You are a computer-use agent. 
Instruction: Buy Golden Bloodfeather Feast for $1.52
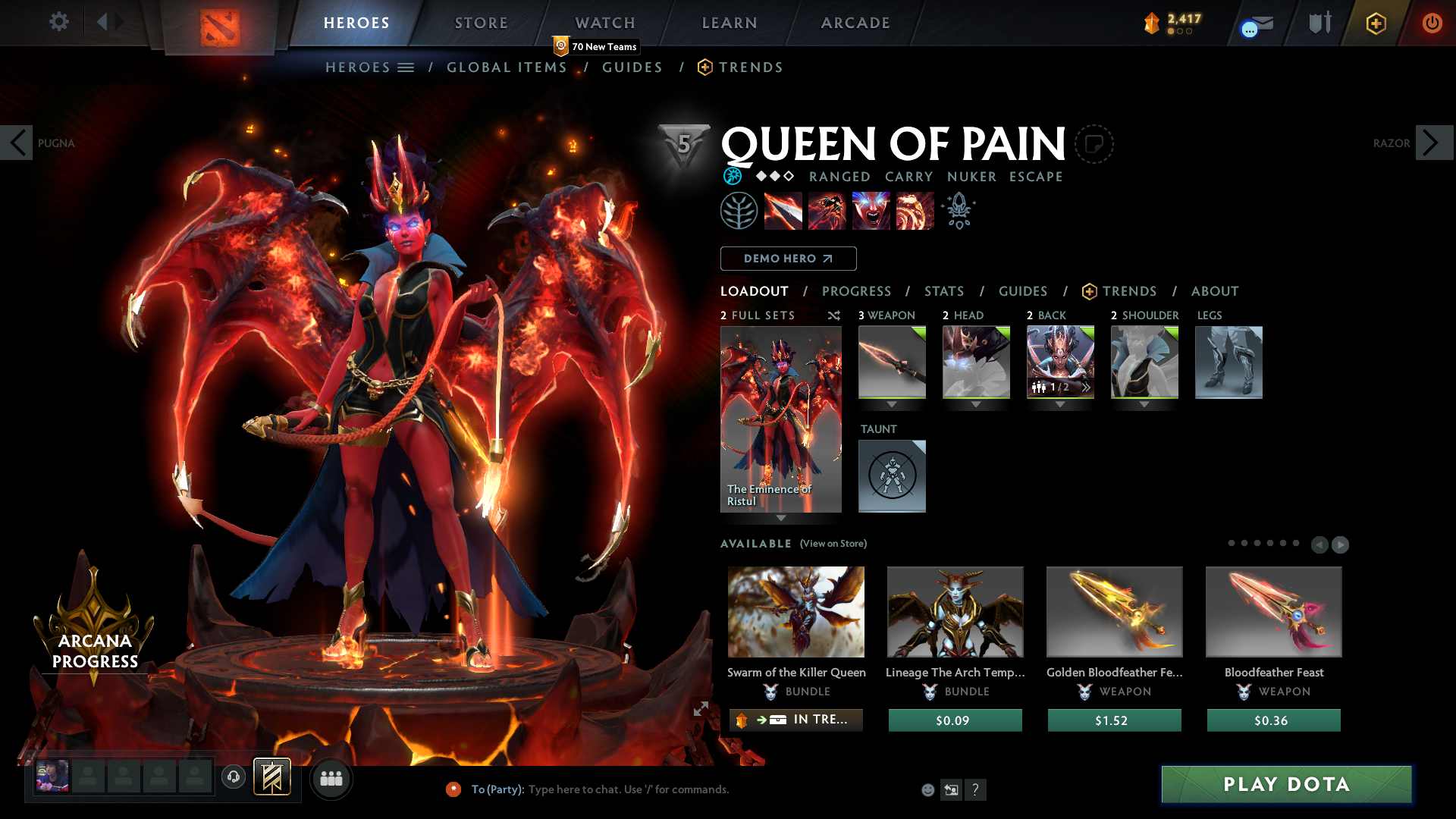(1114, 720)
